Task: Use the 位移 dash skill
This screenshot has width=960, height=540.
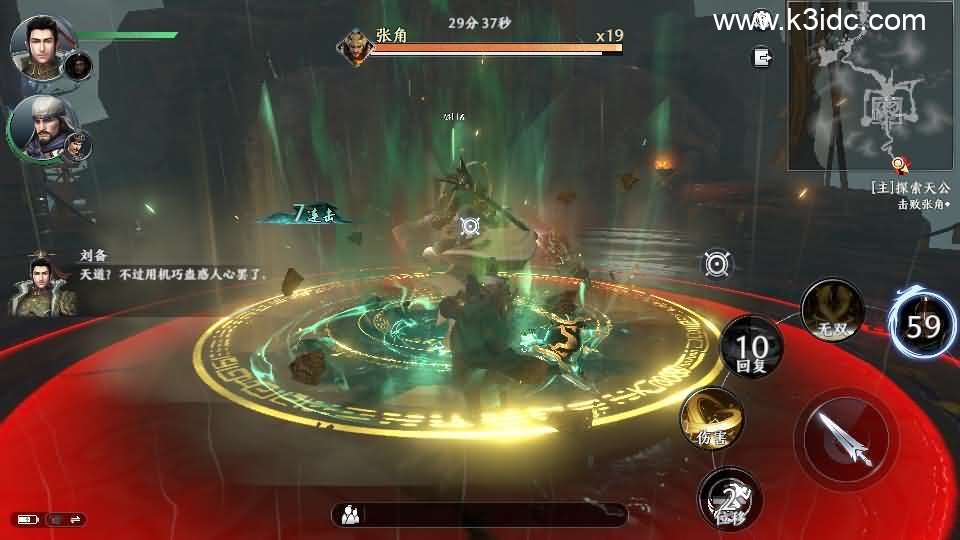Action: pyautogui.click(x=730, y=497)
